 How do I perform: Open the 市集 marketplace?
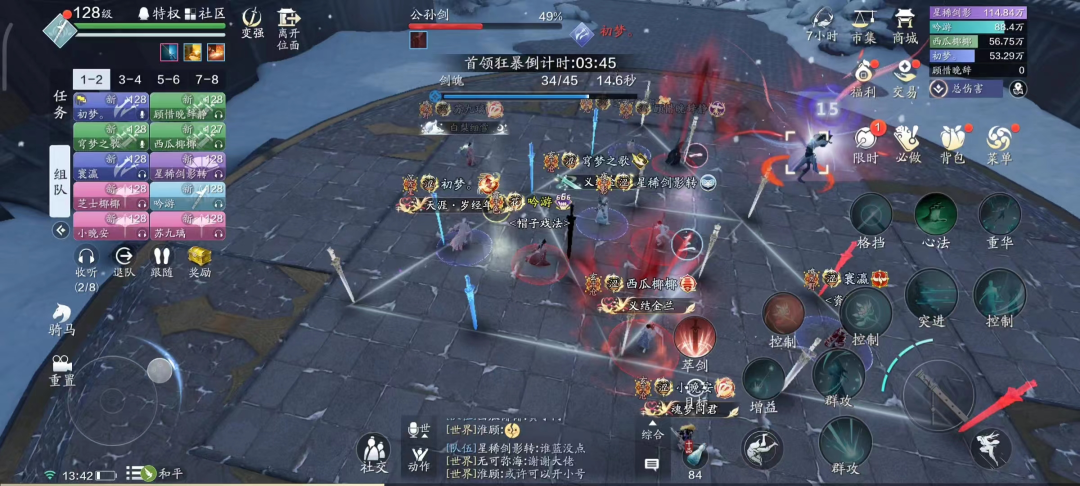pyautogui.click(x=863, y=23)
